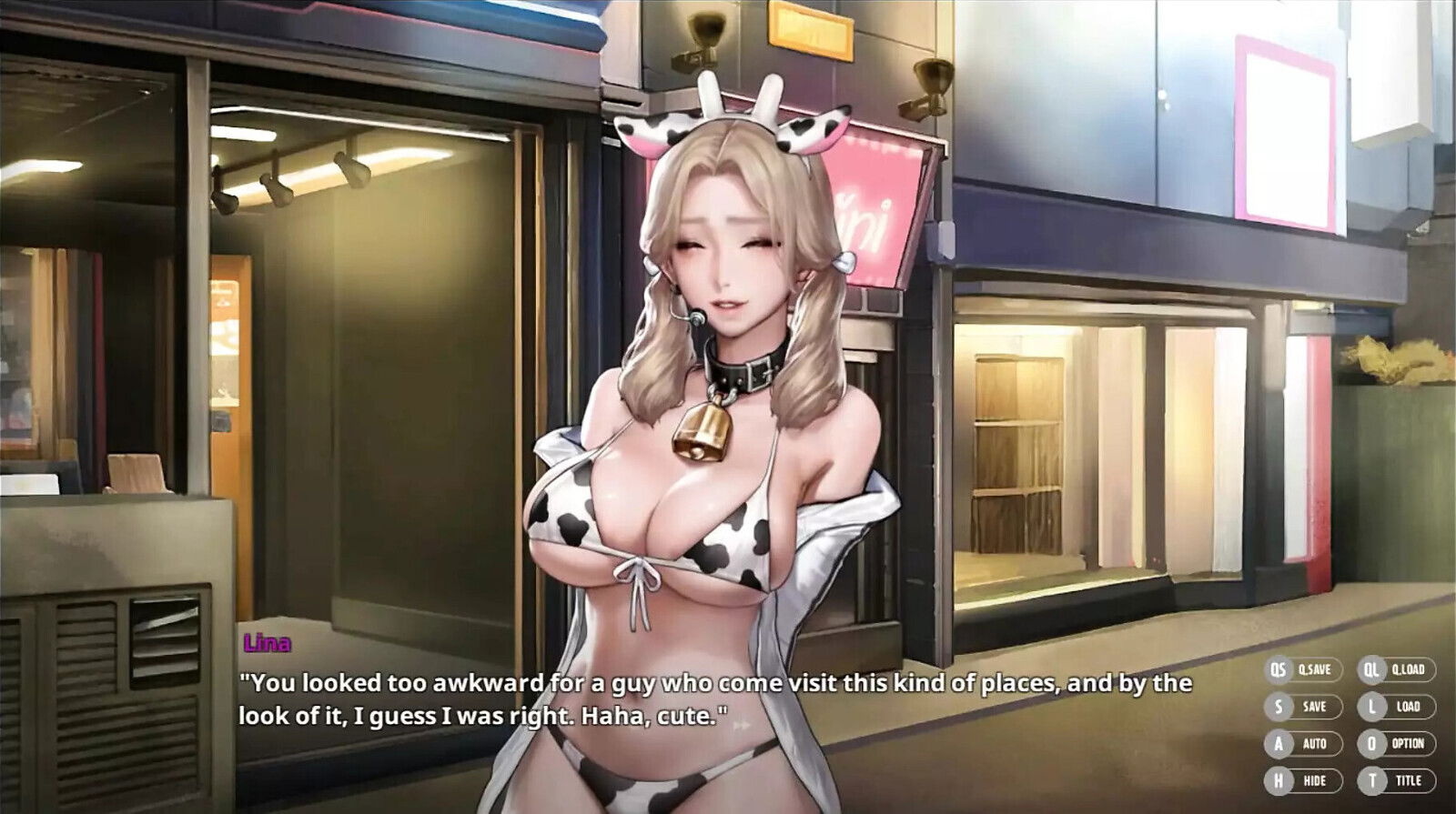This screenshot has height=814, width=1456.
Task: Click the H hide icon
Action: pos(1278,779)
